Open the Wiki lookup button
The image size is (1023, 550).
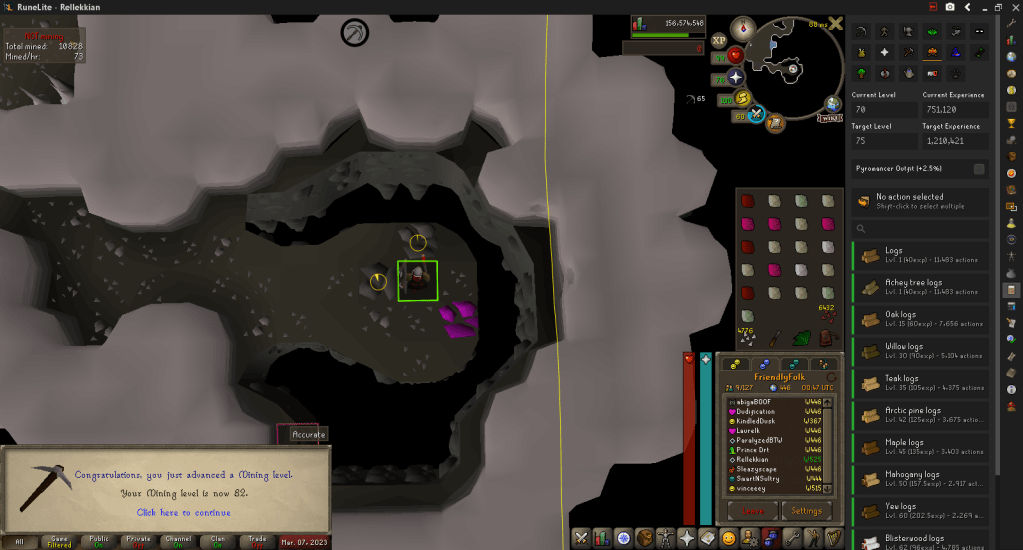tap(828, 118)
